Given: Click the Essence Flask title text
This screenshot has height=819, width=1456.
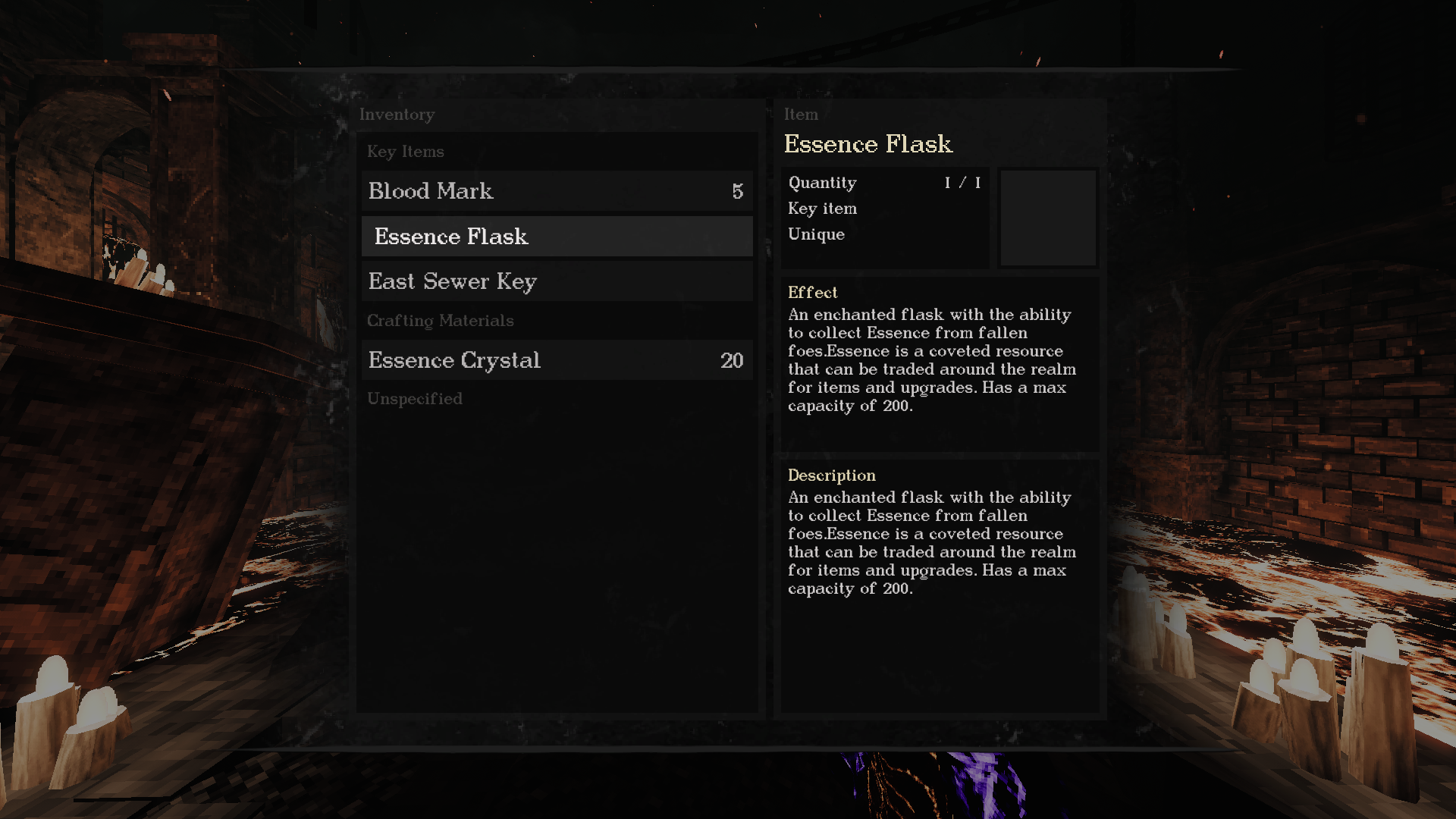Looking at the screenshot, I should click(x=869, y=144).
